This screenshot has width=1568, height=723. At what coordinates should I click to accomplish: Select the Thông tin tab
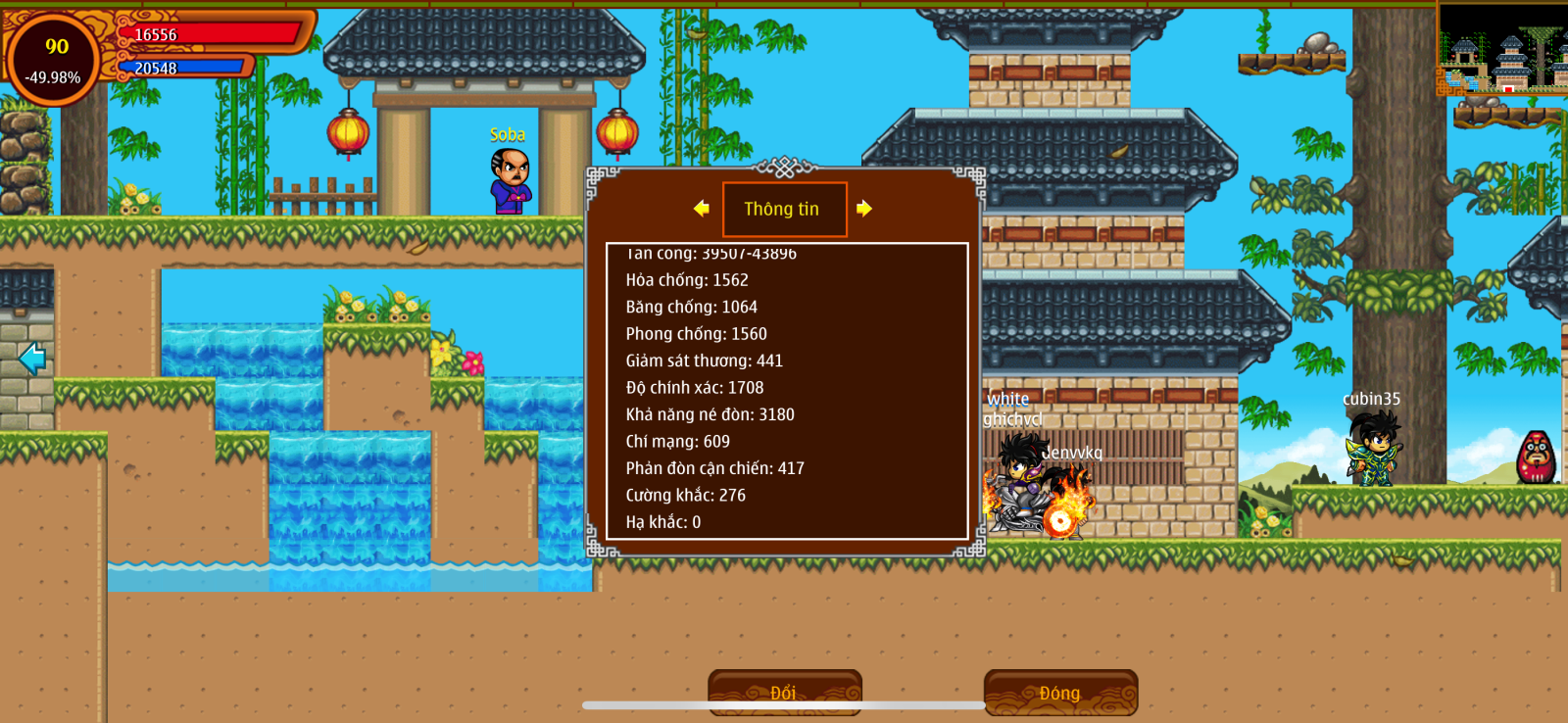(x=784, y=209)
